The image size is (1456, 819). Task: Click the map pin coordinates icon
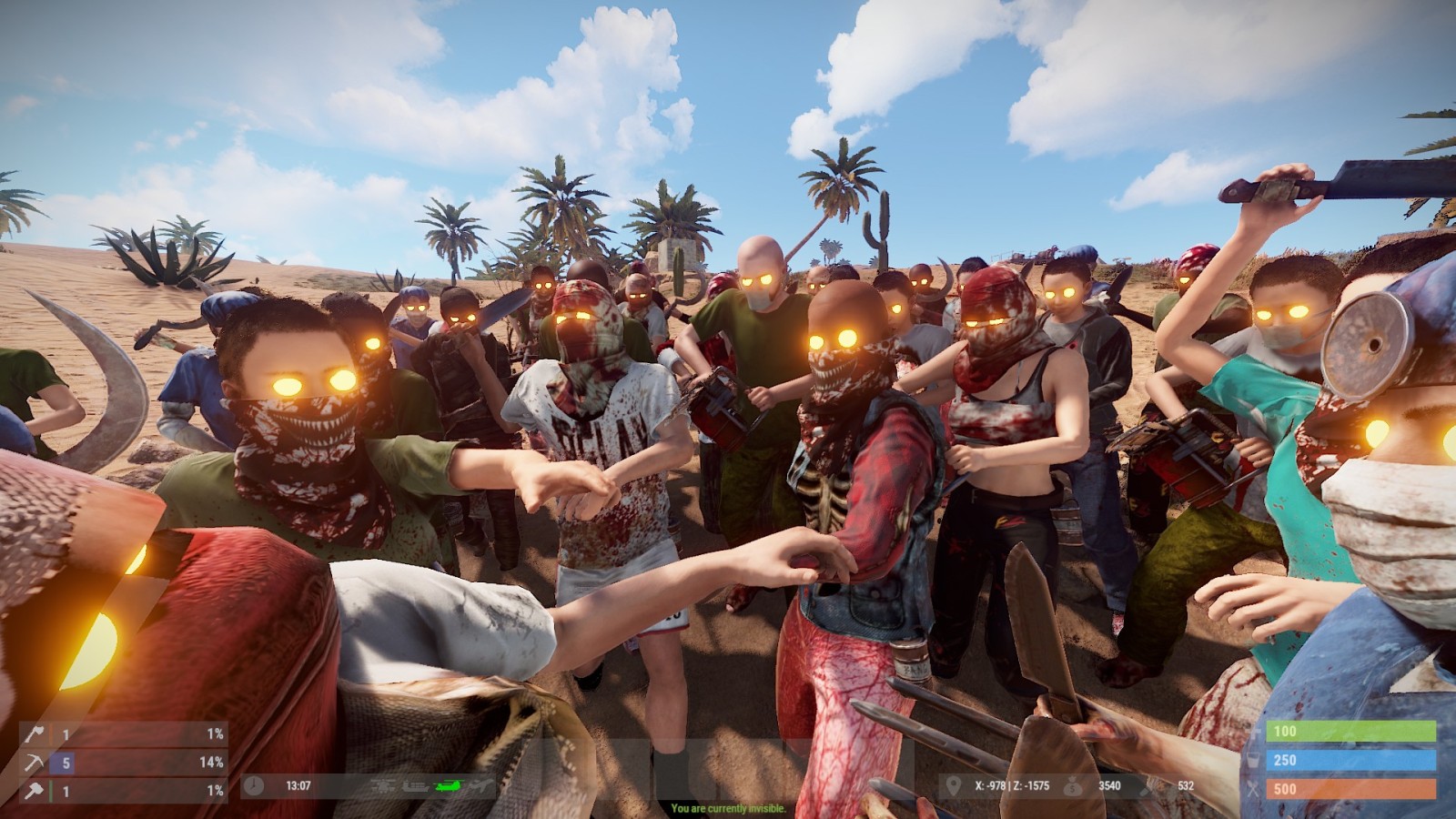coord(953,785)
